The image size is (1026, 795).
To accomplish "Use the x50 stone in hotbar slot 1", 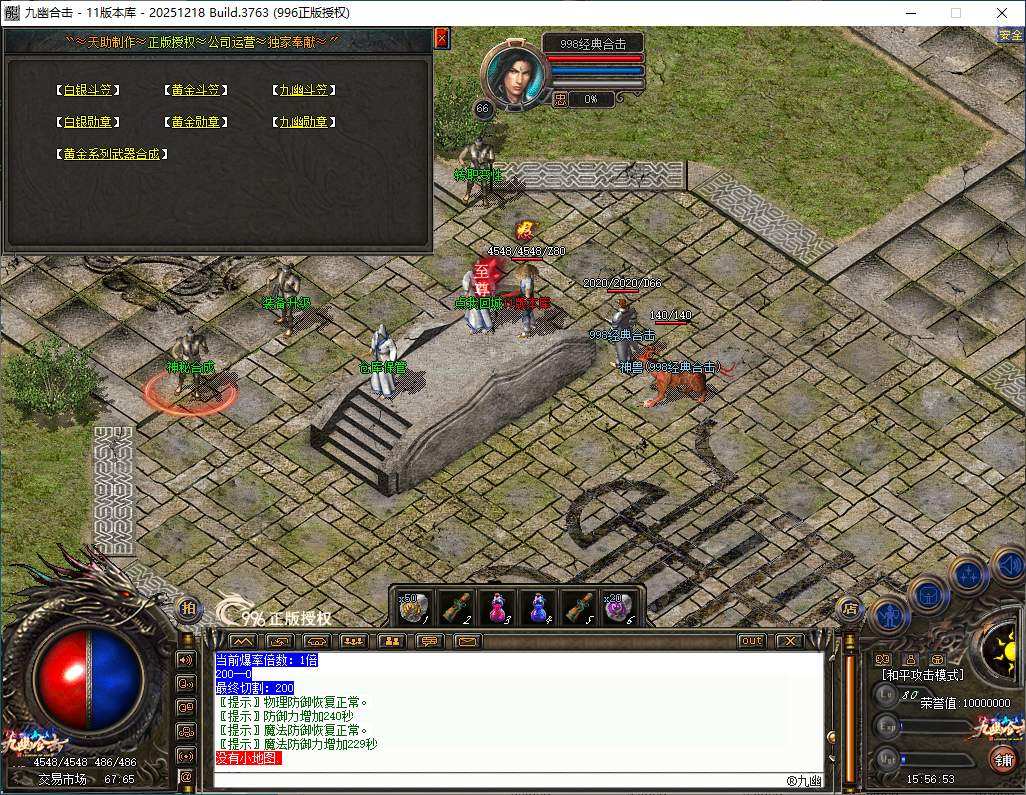I will [414, 606].
